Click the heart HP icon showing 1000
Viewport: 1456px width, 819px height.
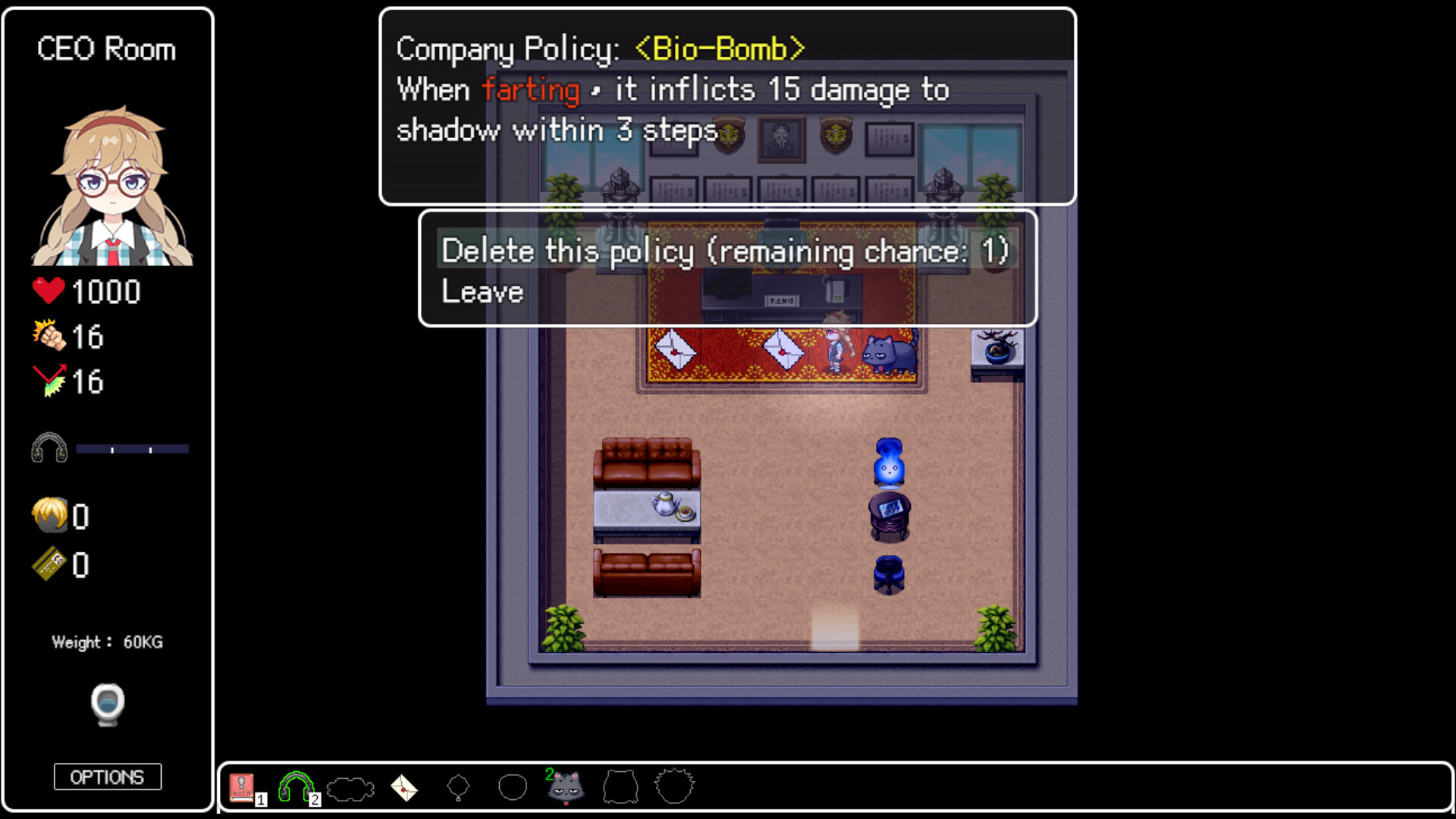pos(47,290)
